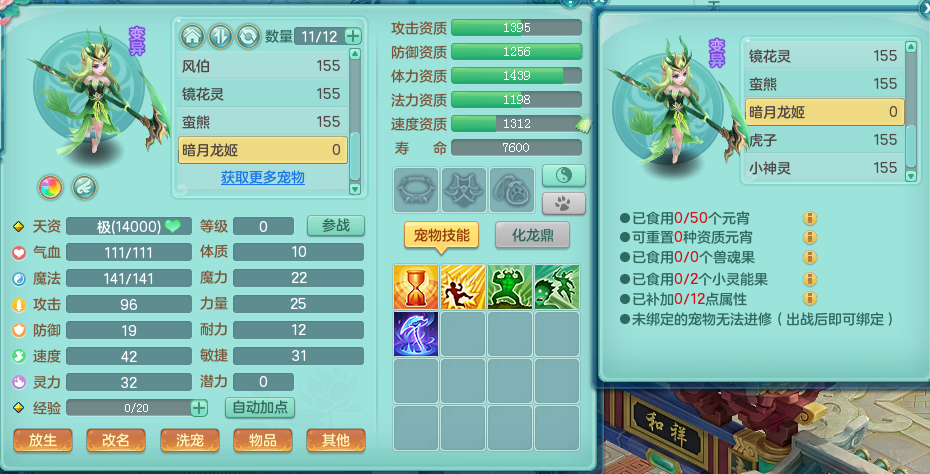Viewport: 930px width, 474px height.
Task: Switch to the 宠物技能 tab
Action: click(441, 235)
